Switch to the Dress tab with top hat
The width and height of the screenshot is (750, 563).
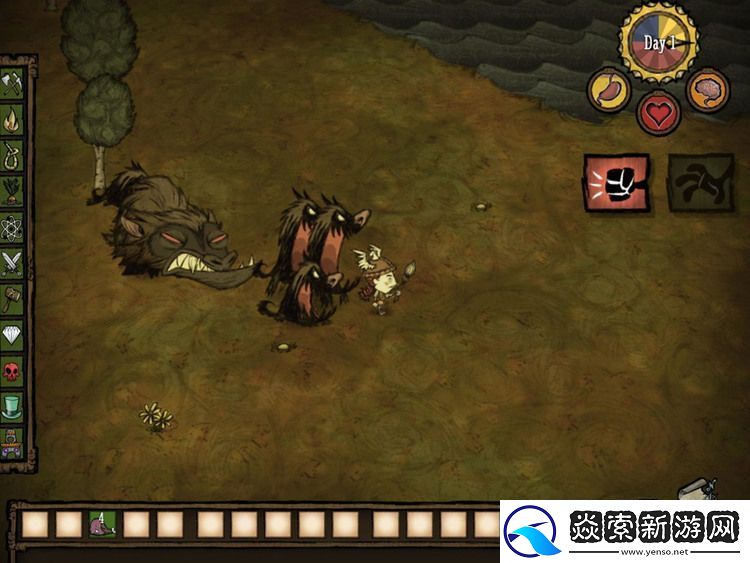point(13,407)
